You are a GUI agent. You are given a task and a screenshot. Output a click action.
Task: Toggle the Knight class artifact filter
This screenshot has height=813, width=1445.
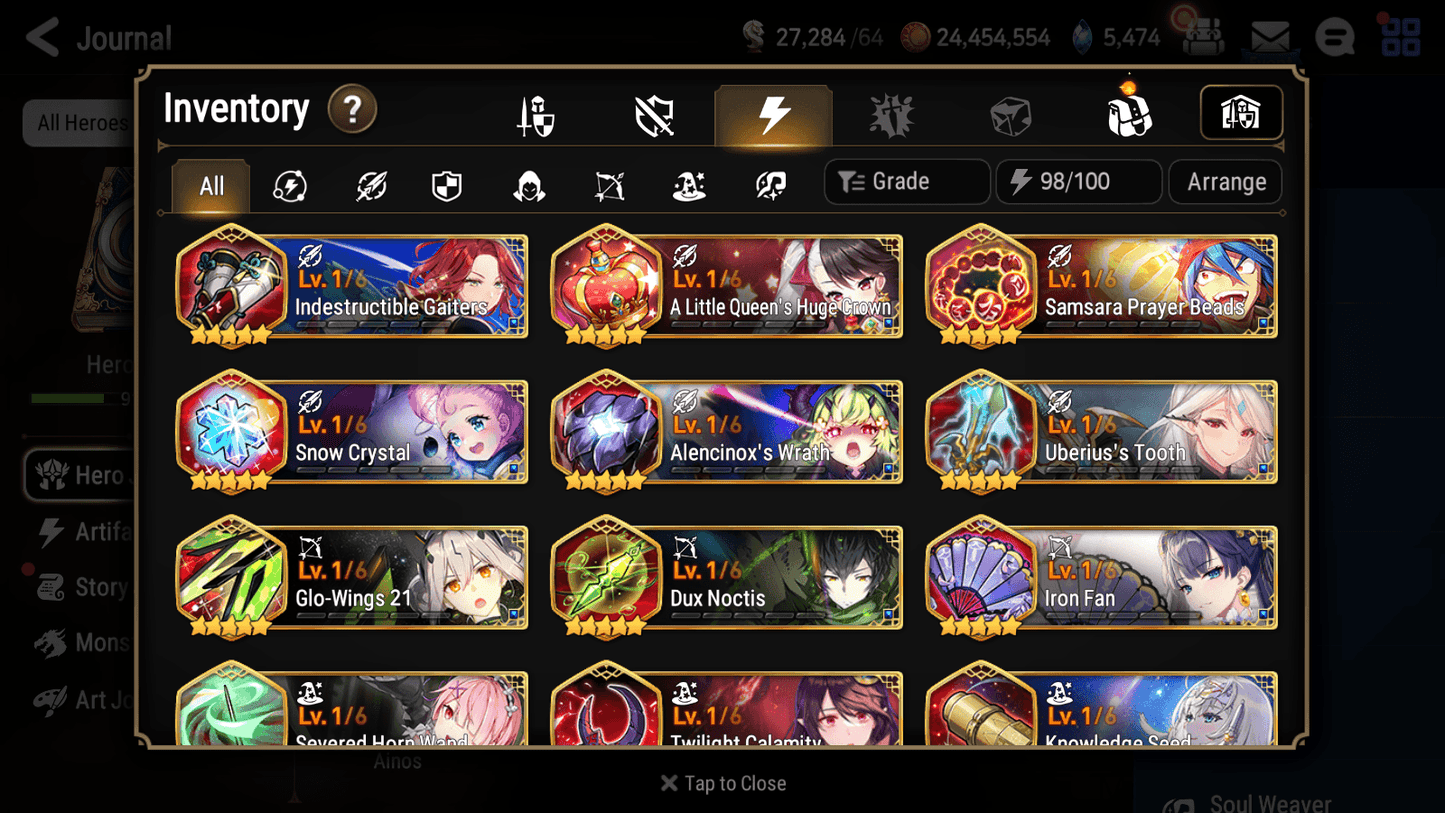tap(446, 185)
